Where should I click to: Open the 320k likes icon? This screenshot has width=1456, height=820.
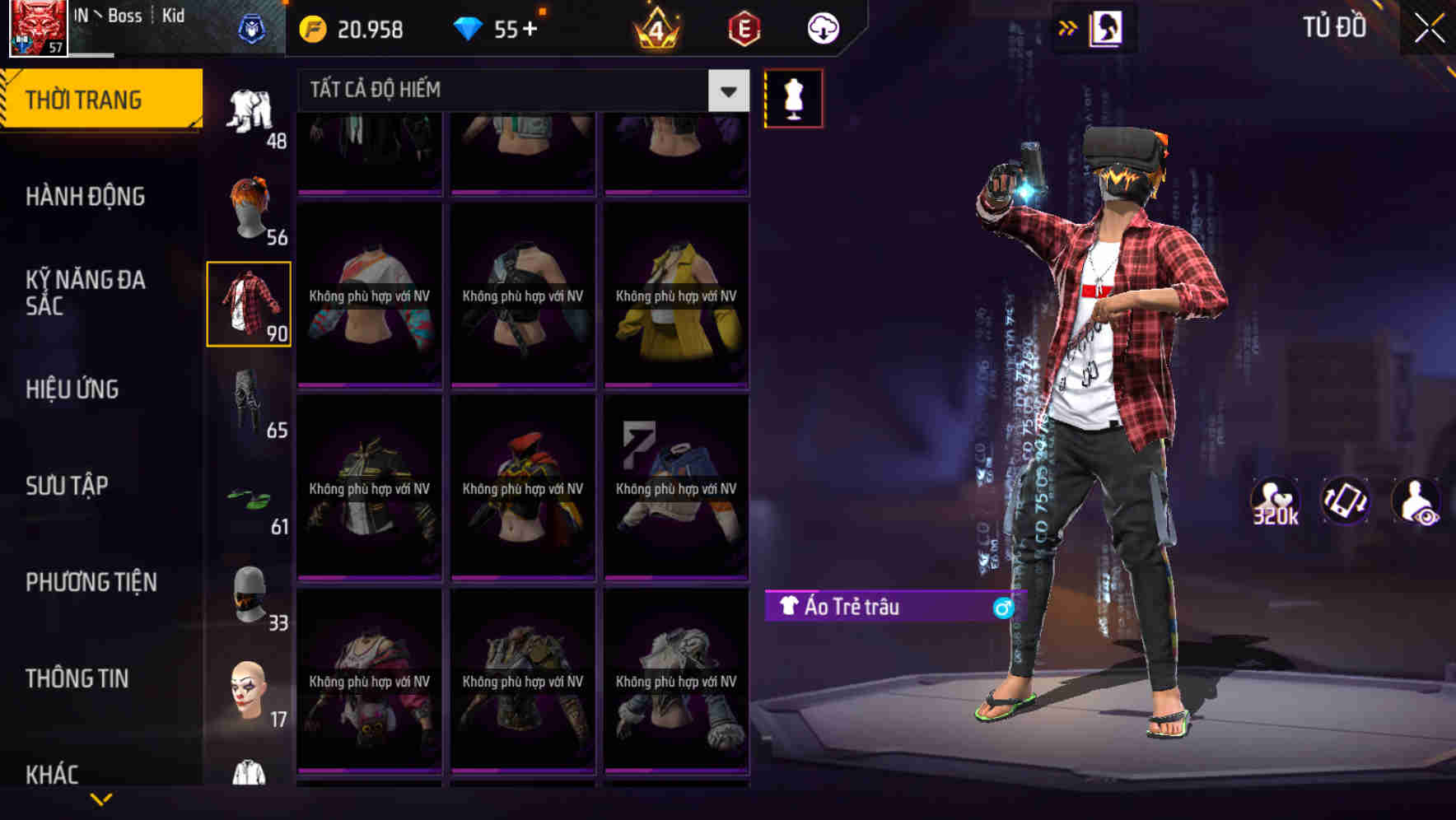(x=1276, y=501)
